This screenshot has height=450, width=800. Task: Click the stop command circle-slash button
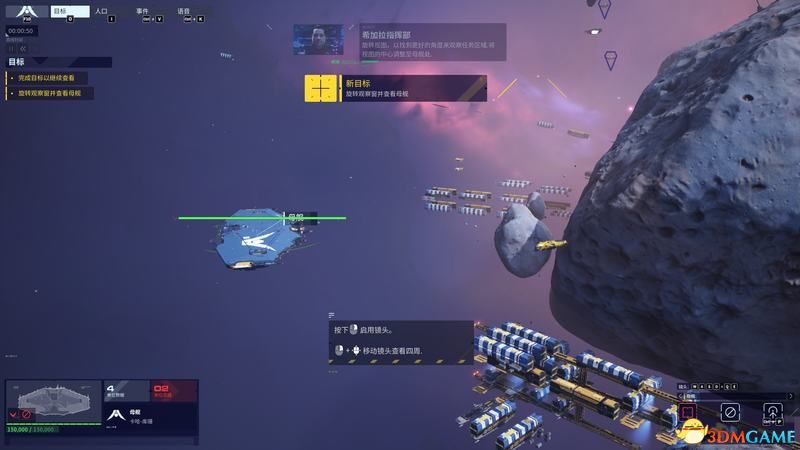[730, 411]
